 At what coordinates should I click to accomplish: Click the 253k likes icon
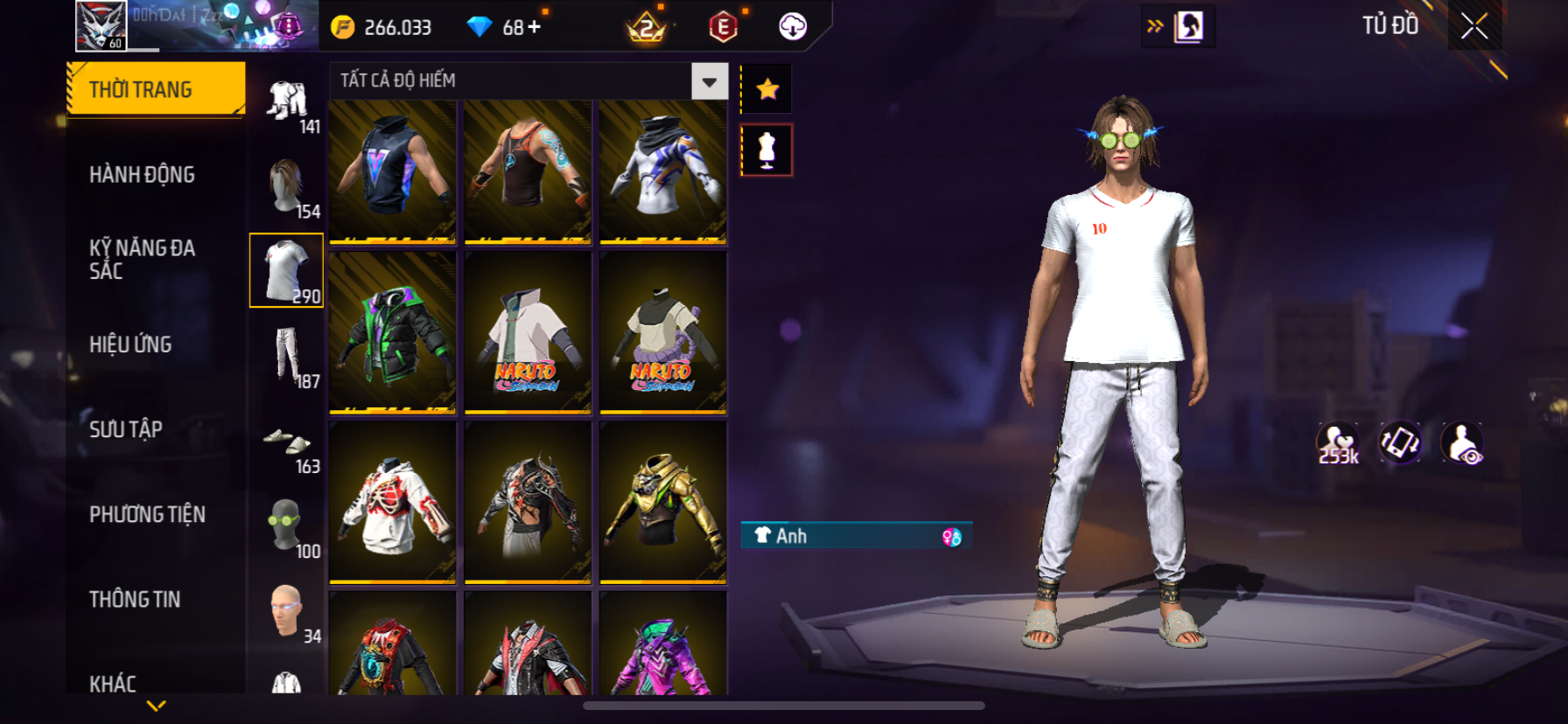[1338, 443]
